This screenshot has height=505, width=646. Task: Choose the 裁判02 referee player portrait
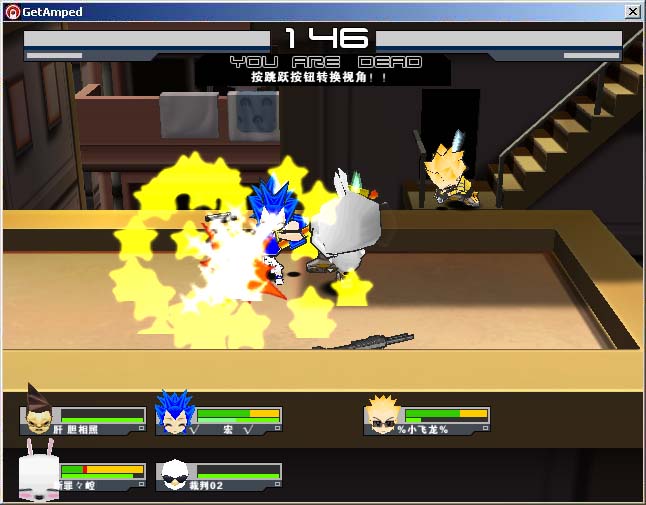pyautogui.click(x=174, y=474)
